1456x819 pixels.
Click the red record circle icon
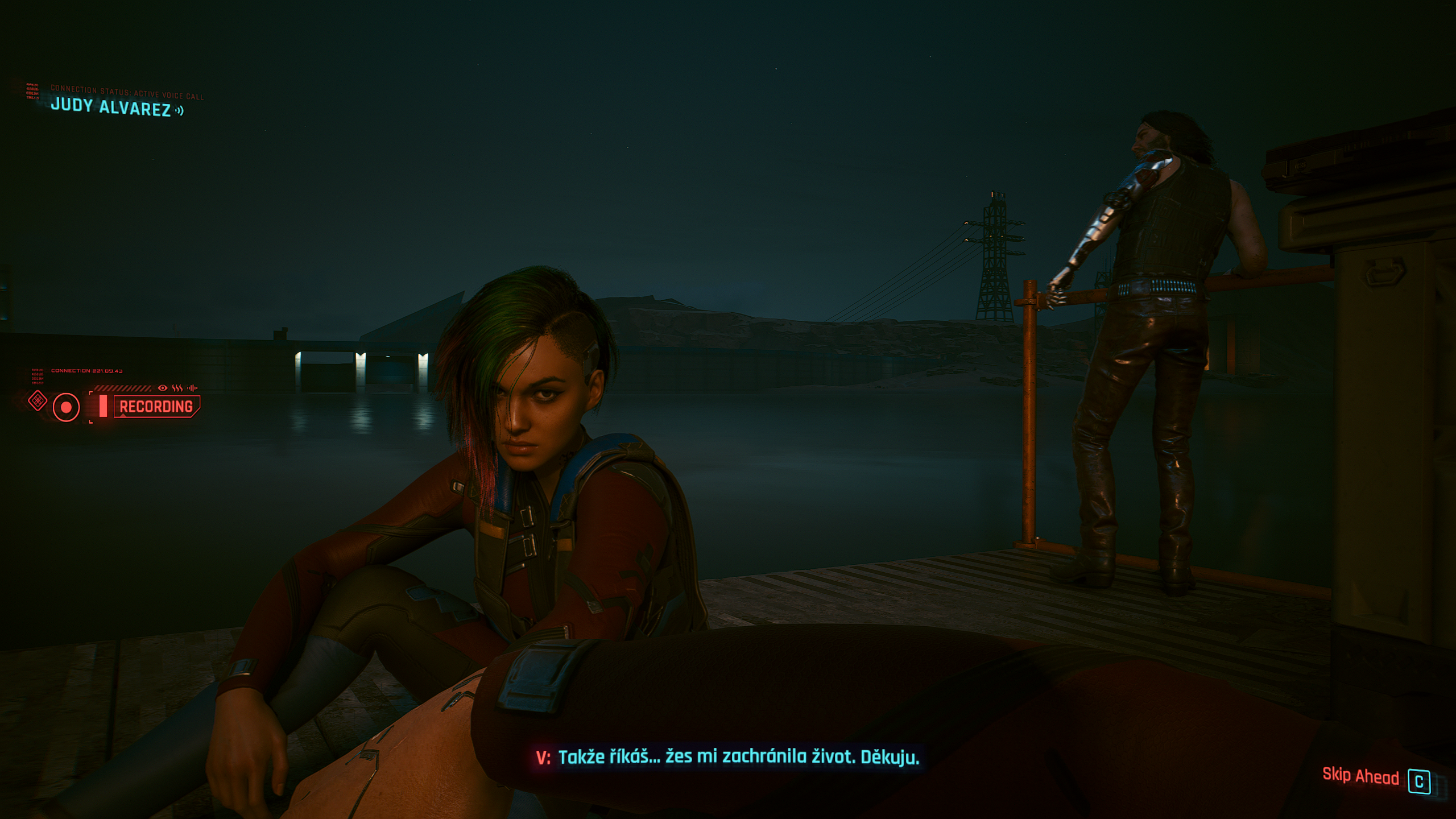coord(66,407)
